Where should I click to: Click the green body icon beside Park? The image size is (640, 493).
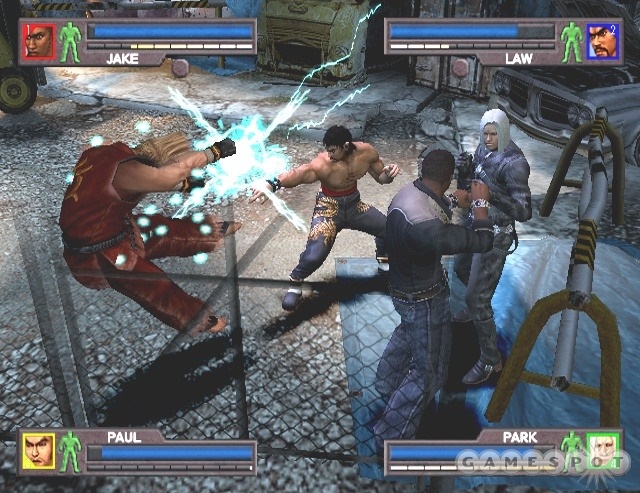(572, 450)
